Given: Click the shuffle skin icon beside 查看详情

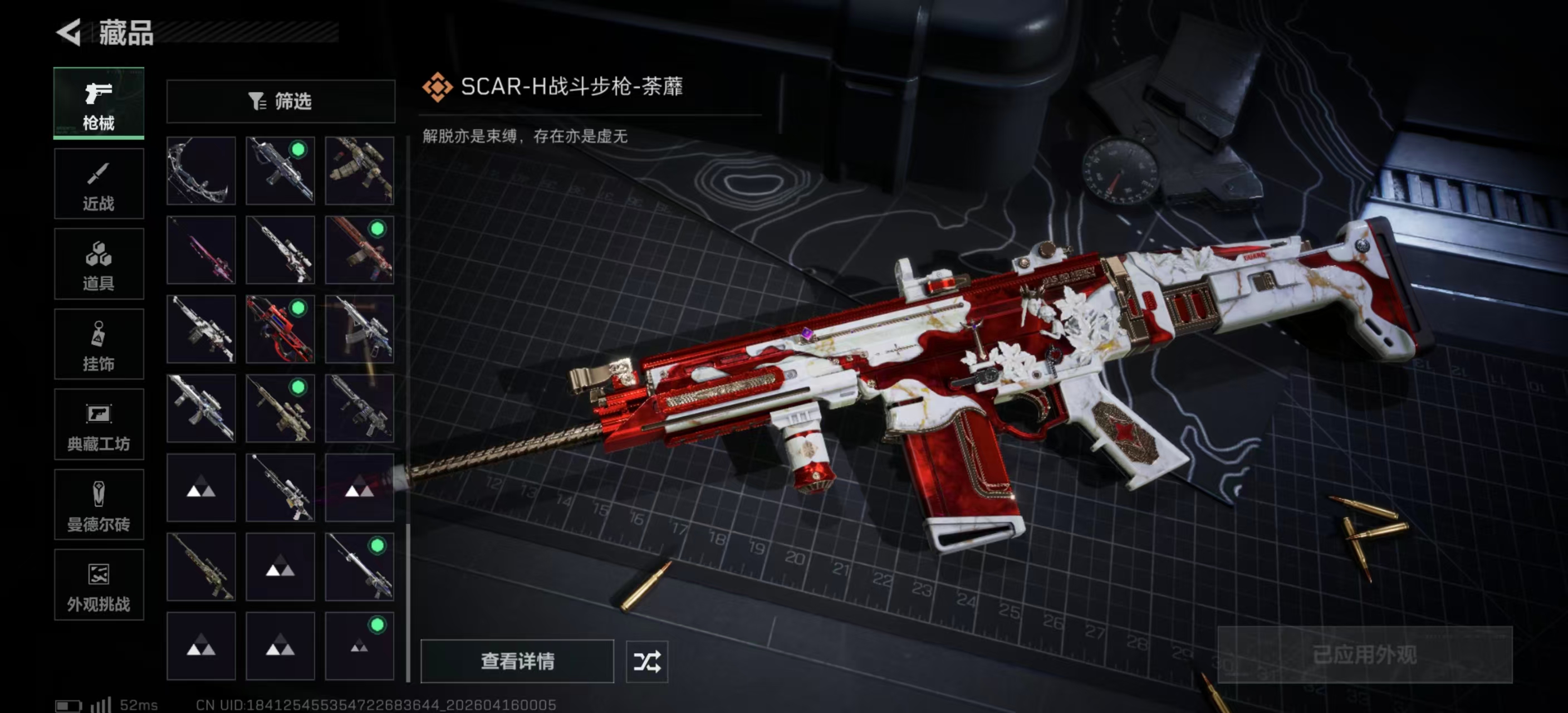Looking at the screenshot, I should (648, 662).
